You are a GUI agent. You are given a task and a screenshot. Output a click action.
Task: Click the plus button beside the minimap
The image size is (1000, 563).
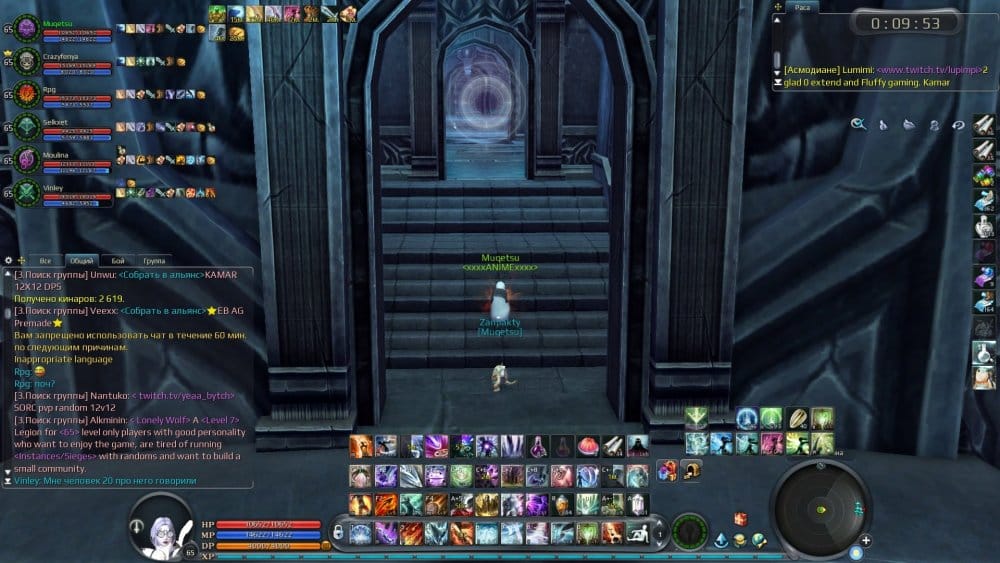tap(865, 541)
